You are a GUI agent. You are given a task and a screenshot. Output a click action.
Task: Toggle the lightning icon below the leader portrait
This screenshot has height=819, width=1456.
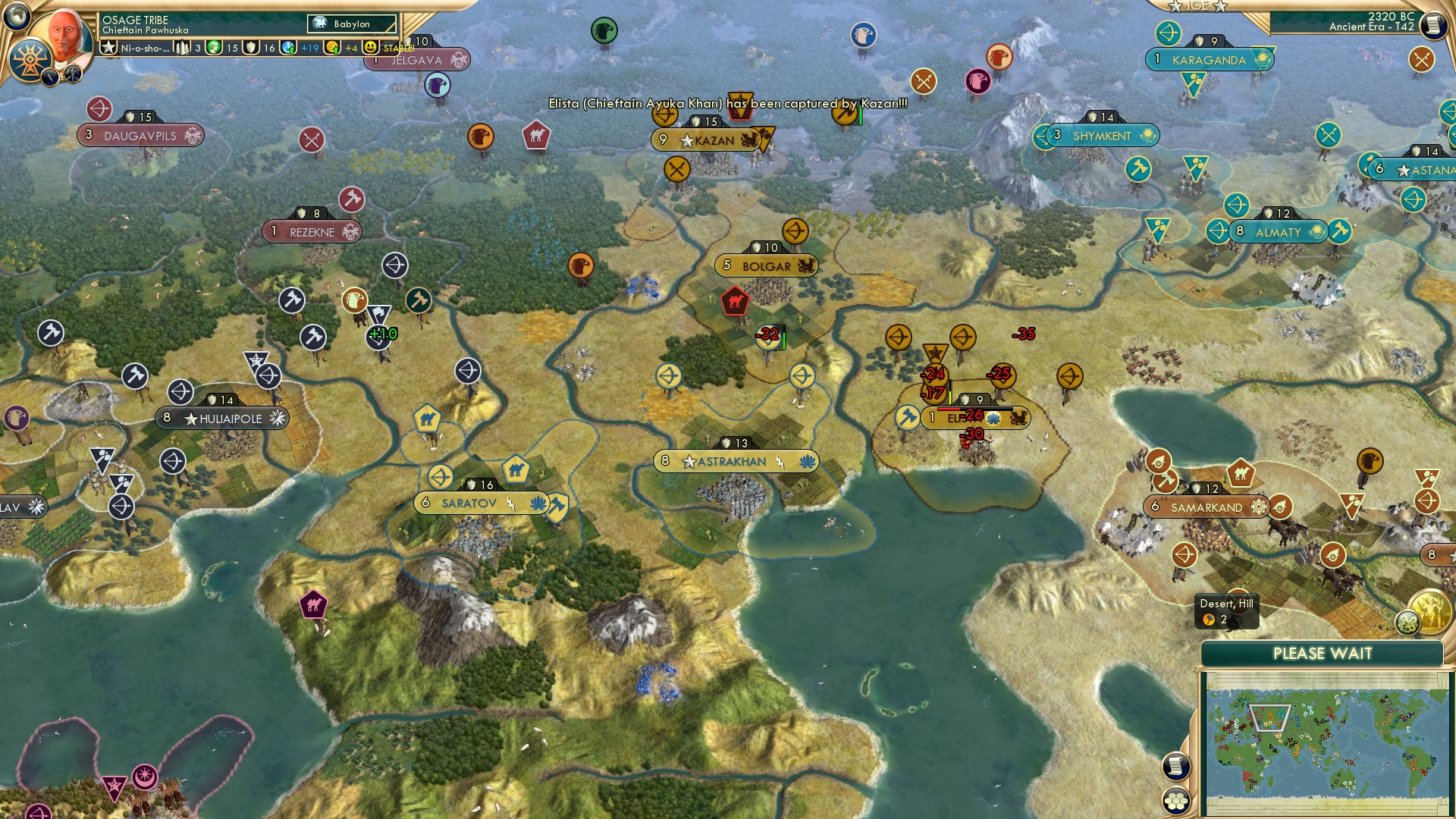click(x=51, y=78)
